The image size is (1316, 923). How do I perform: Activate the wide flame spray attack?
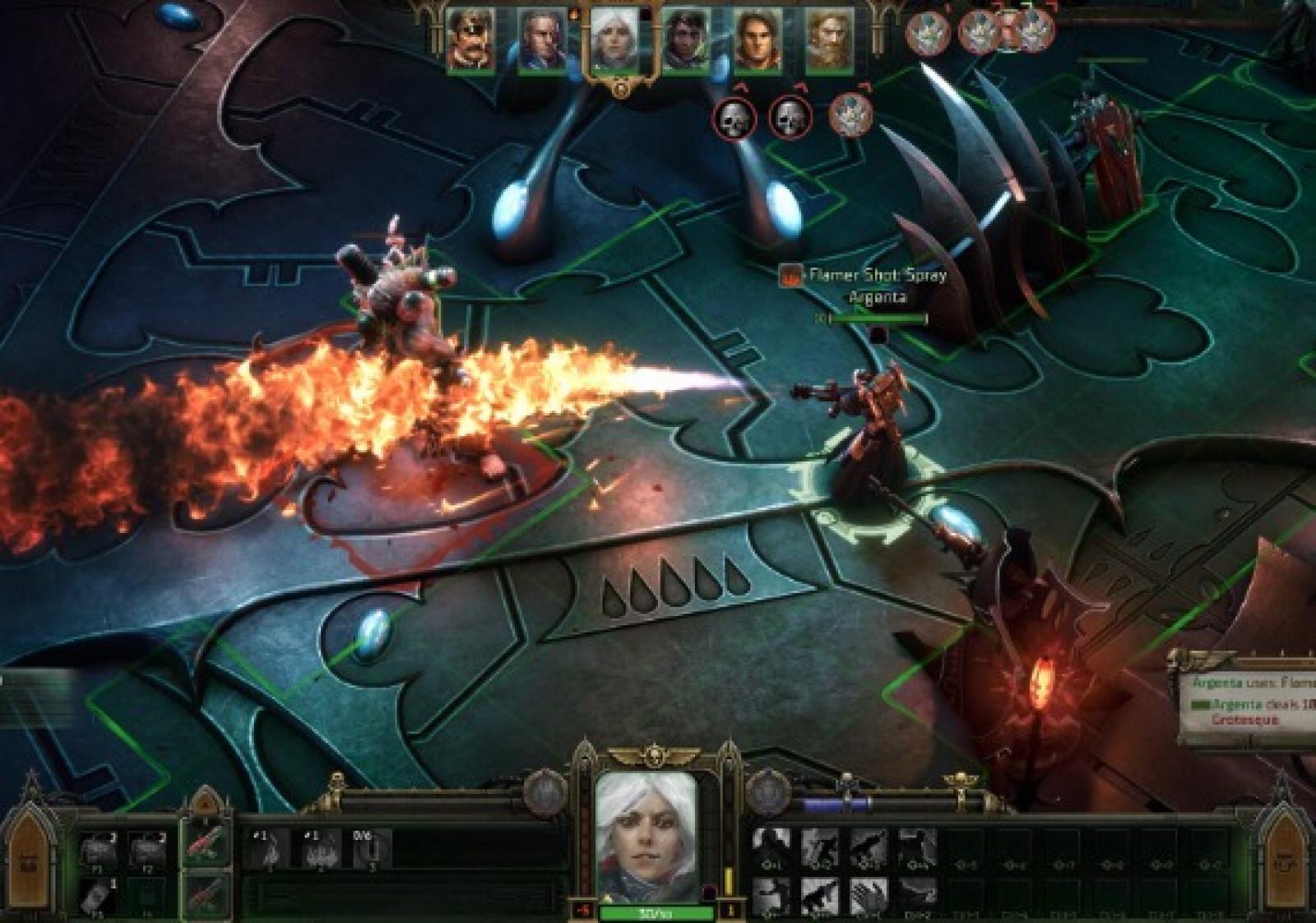click(x=319, y=849)
